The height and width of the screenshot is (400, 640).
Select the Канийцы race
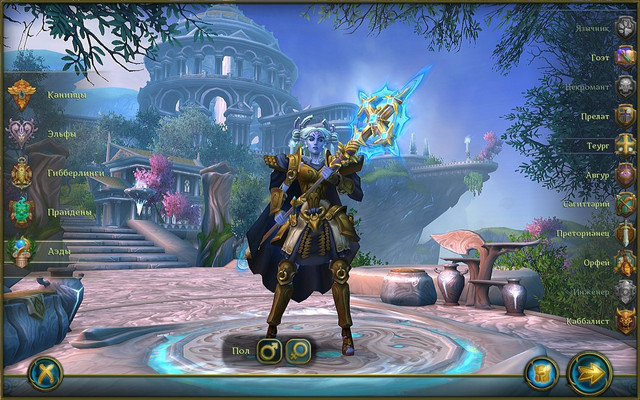pos(22,95)
